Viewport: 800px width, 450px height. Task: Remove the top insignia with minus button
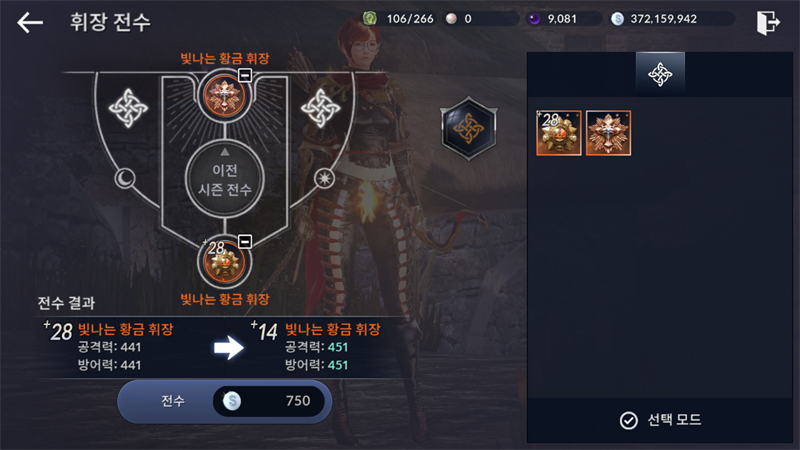(245, 77)
